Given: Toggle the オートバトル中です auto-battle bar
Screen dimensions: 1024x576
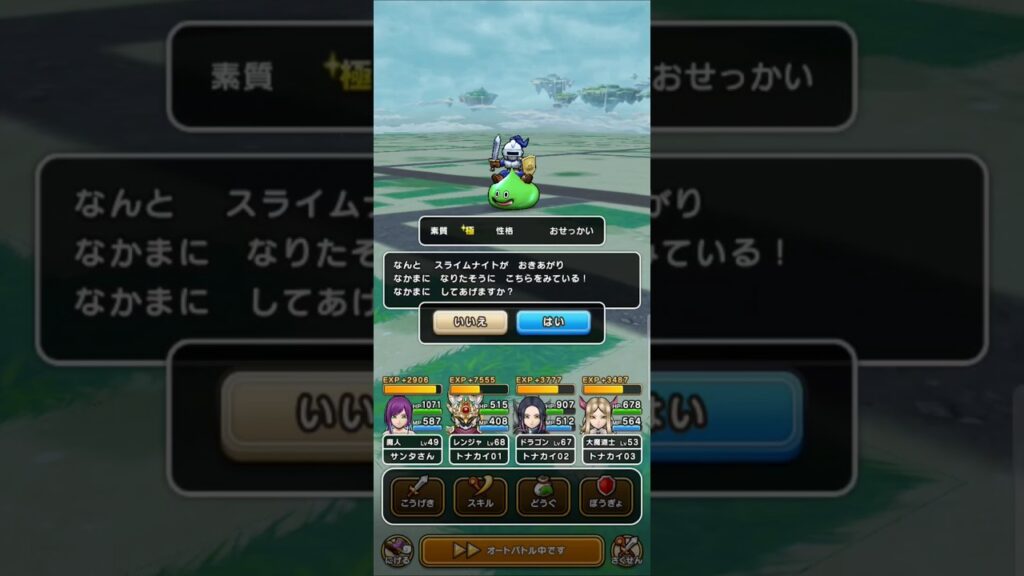Looking at the screenshot, I should point(511,550).
